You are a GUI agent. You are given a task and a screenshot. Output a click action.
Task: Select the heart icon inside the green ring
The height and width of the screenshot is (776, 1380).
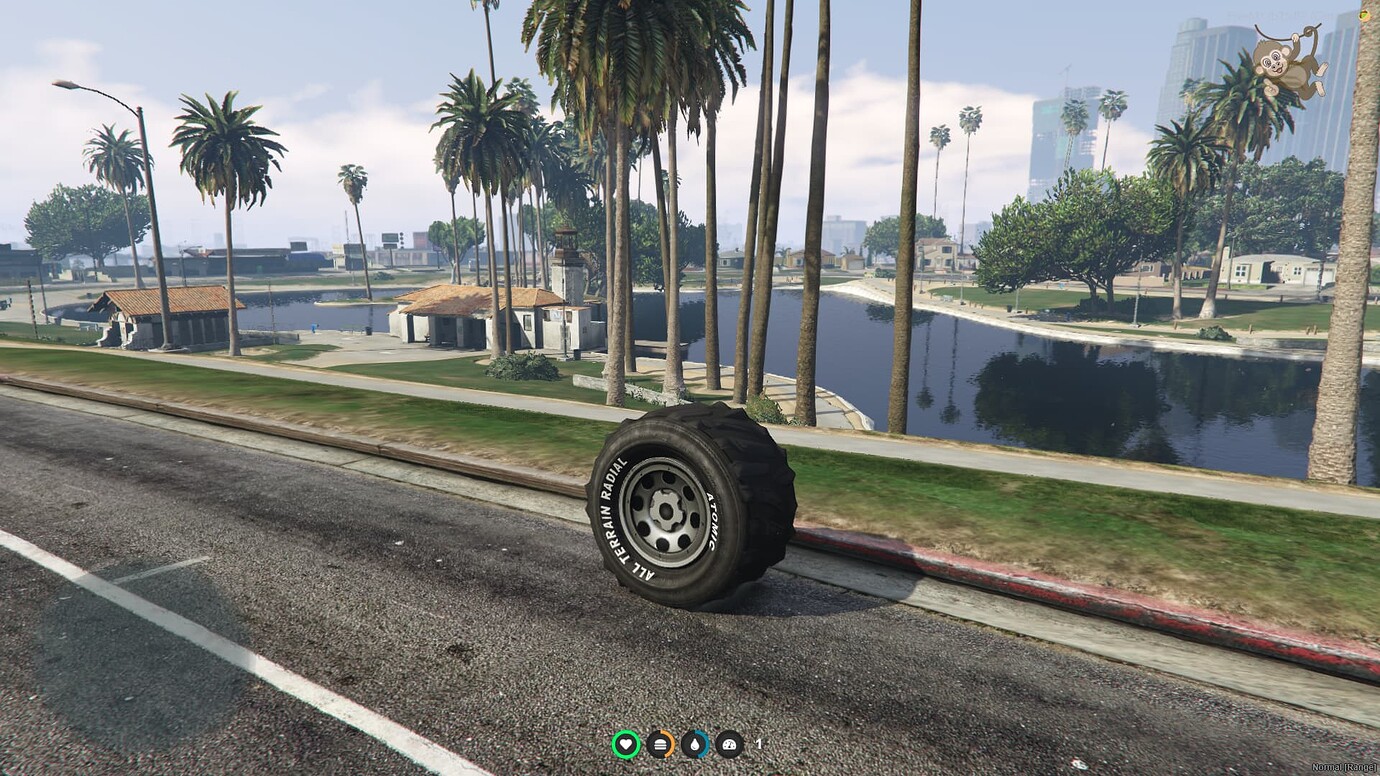626,744
